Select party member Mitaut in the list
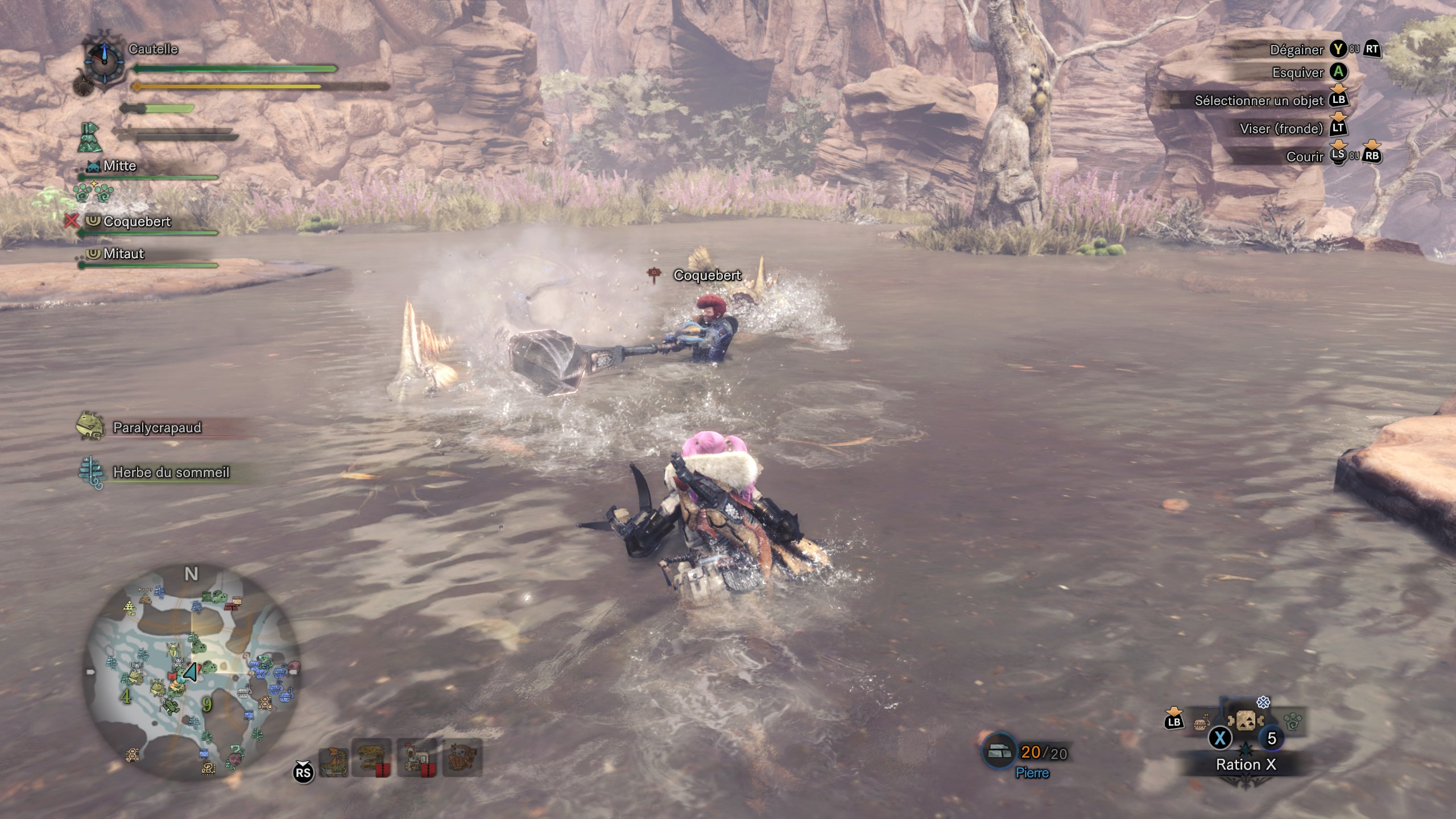 [x=123, y=254]
